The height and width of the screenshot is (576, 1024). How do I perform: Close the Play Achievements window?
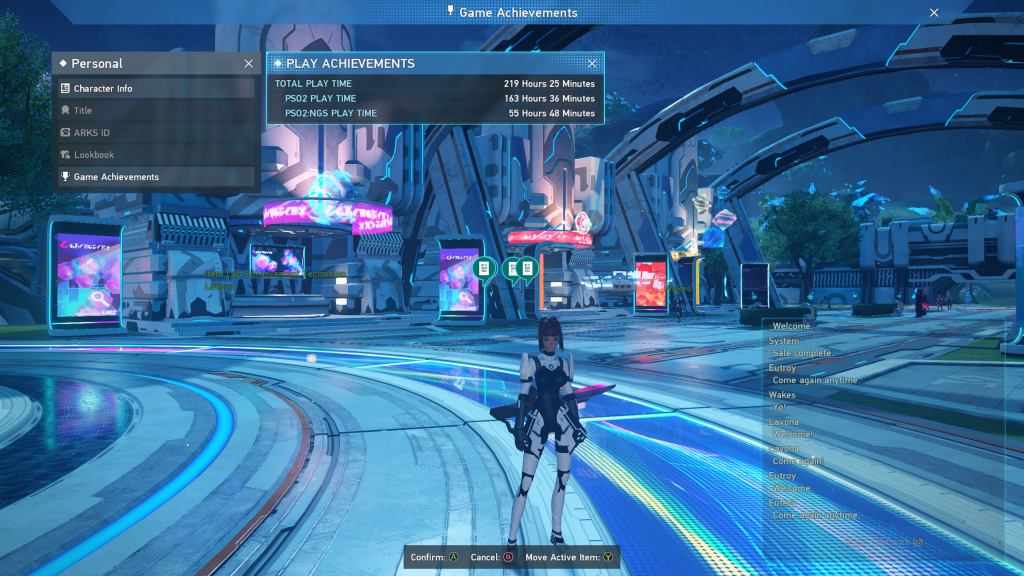[x=592, y=64]
